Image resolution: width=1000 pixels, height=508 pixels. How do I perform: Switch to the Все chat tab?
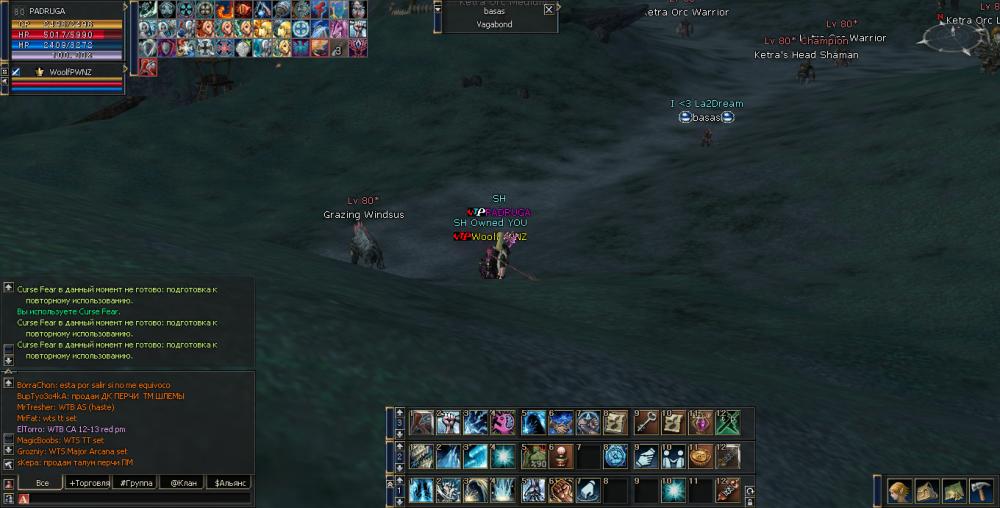pyautogui.click(x=42, y=483)
